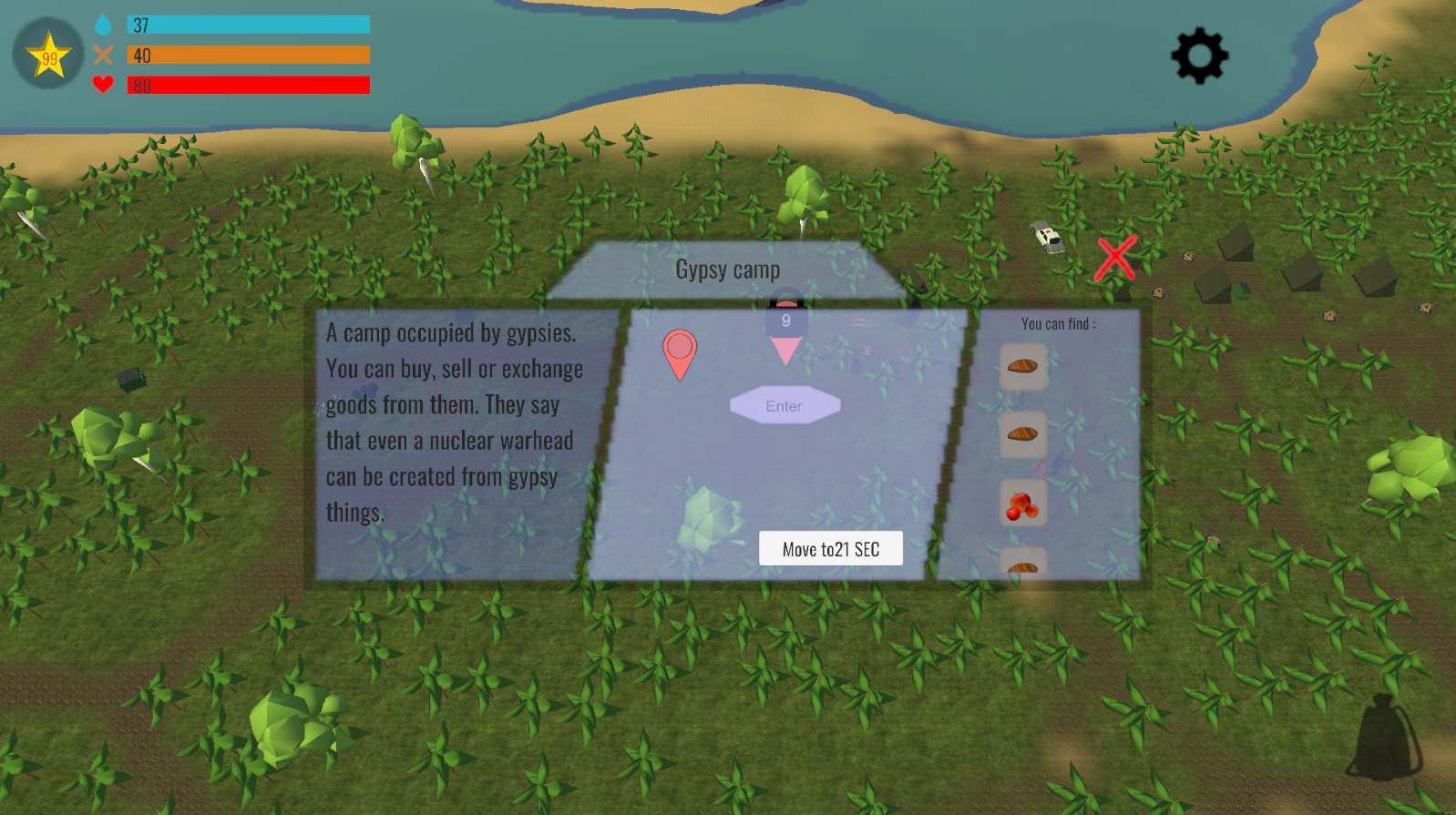Select the red location pin marker
Viewport: 1456px width, 815px height.
[x=680, y=351]
